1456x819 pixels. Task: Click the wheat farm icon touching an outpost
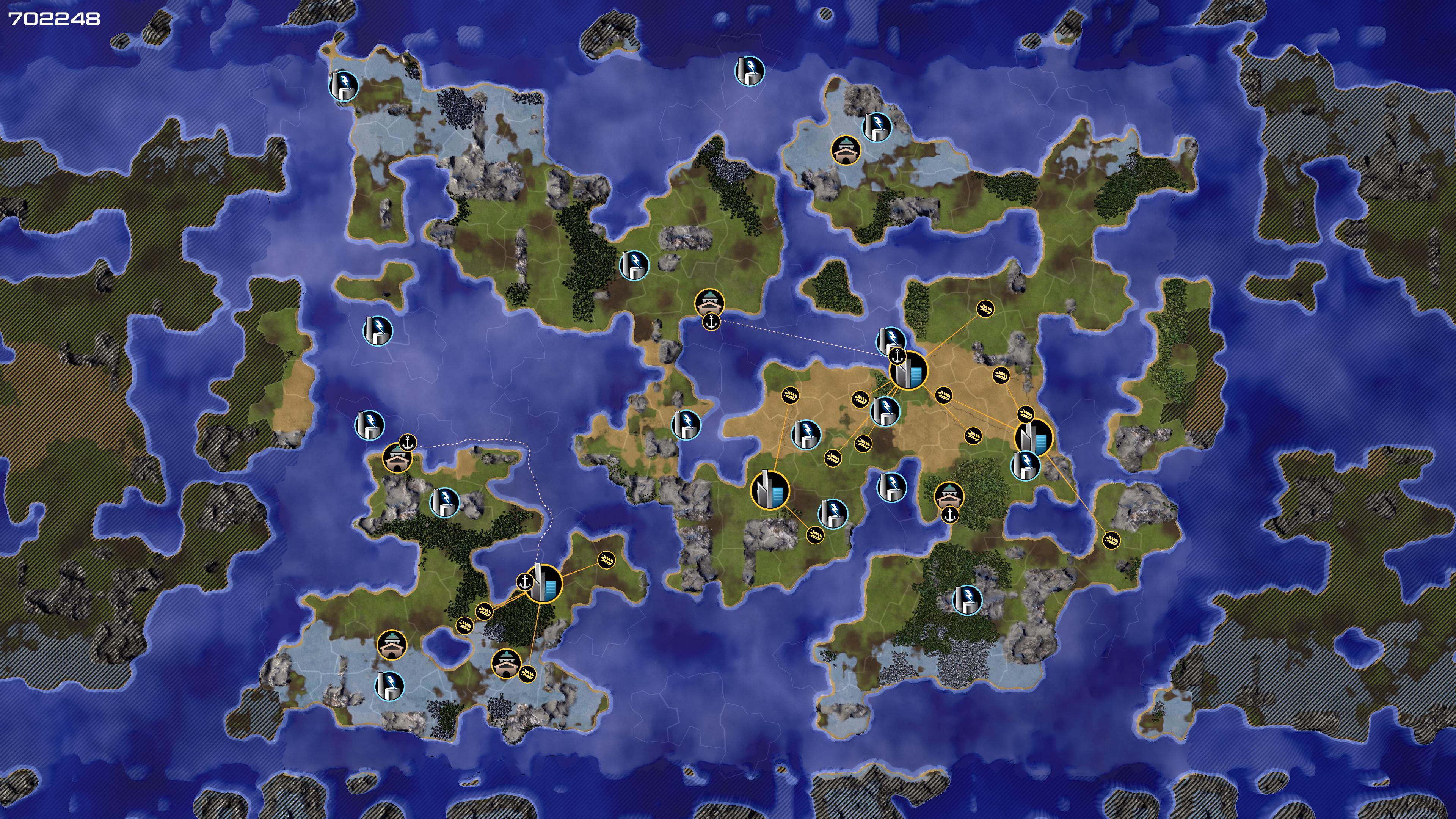point(527,674)
